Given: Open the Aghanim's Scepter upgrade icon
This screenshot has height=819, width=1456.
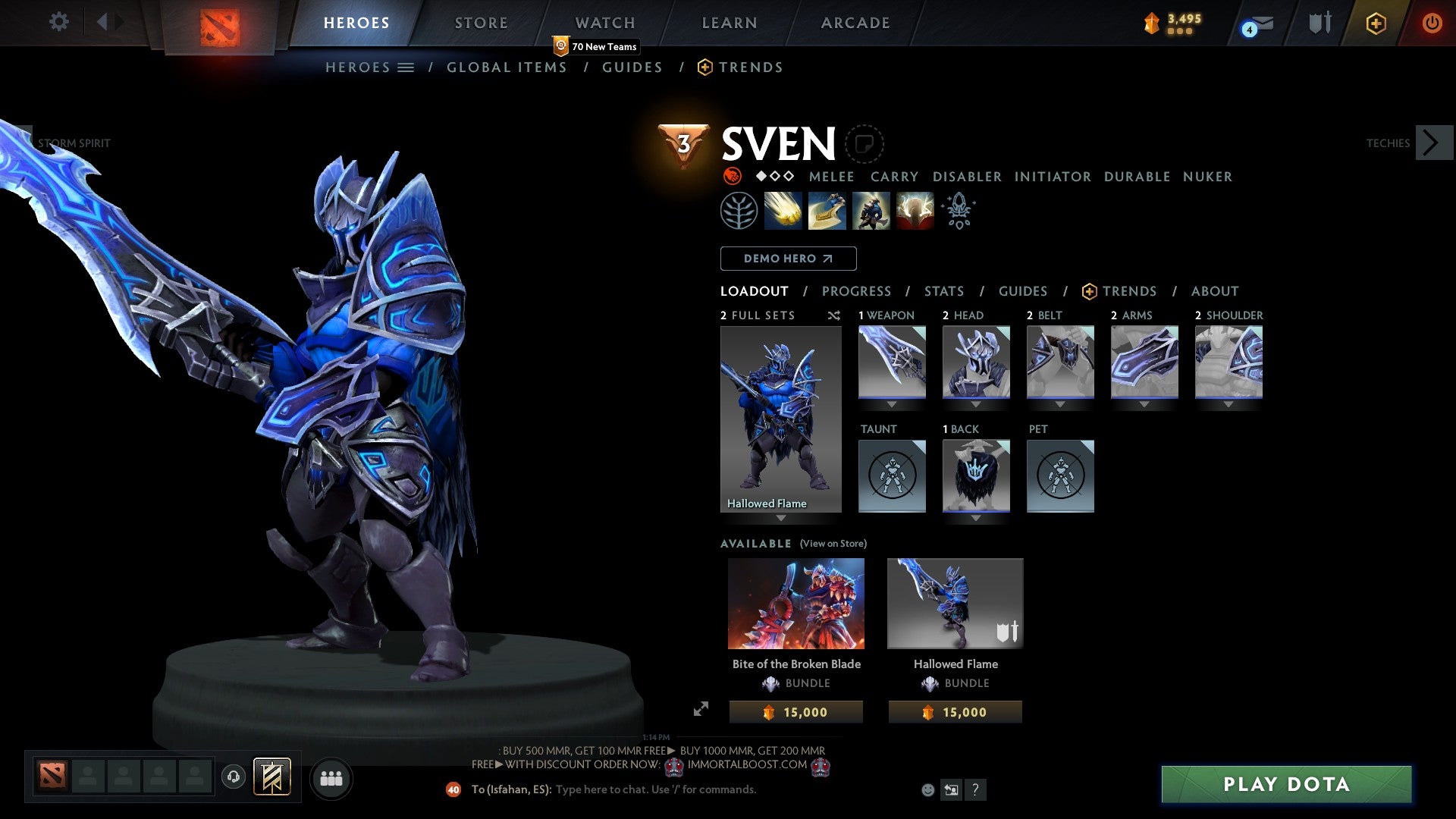Looking at the screenshot, I should point(957,211).
